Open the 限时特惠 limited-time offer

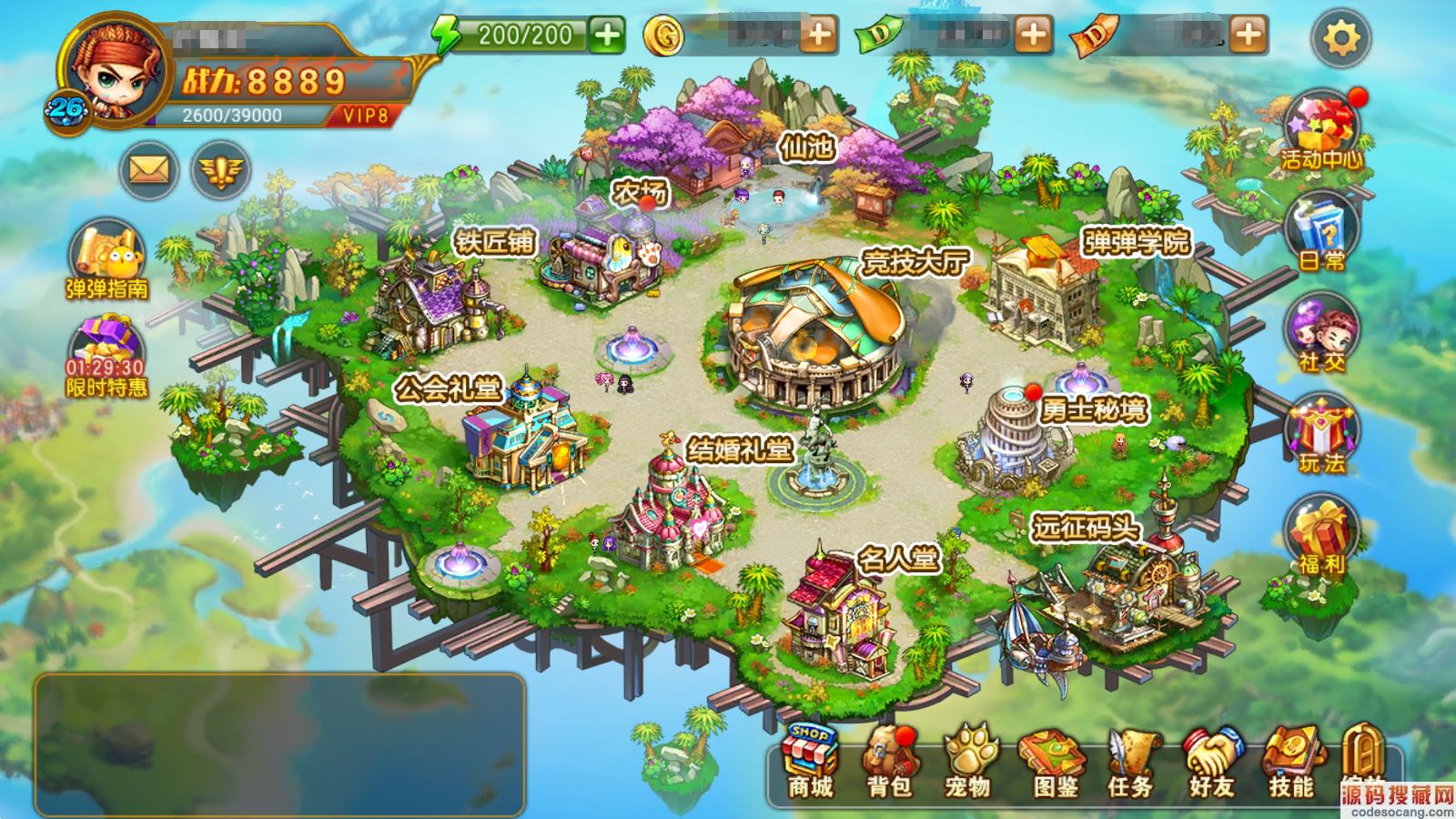point(106,355)
